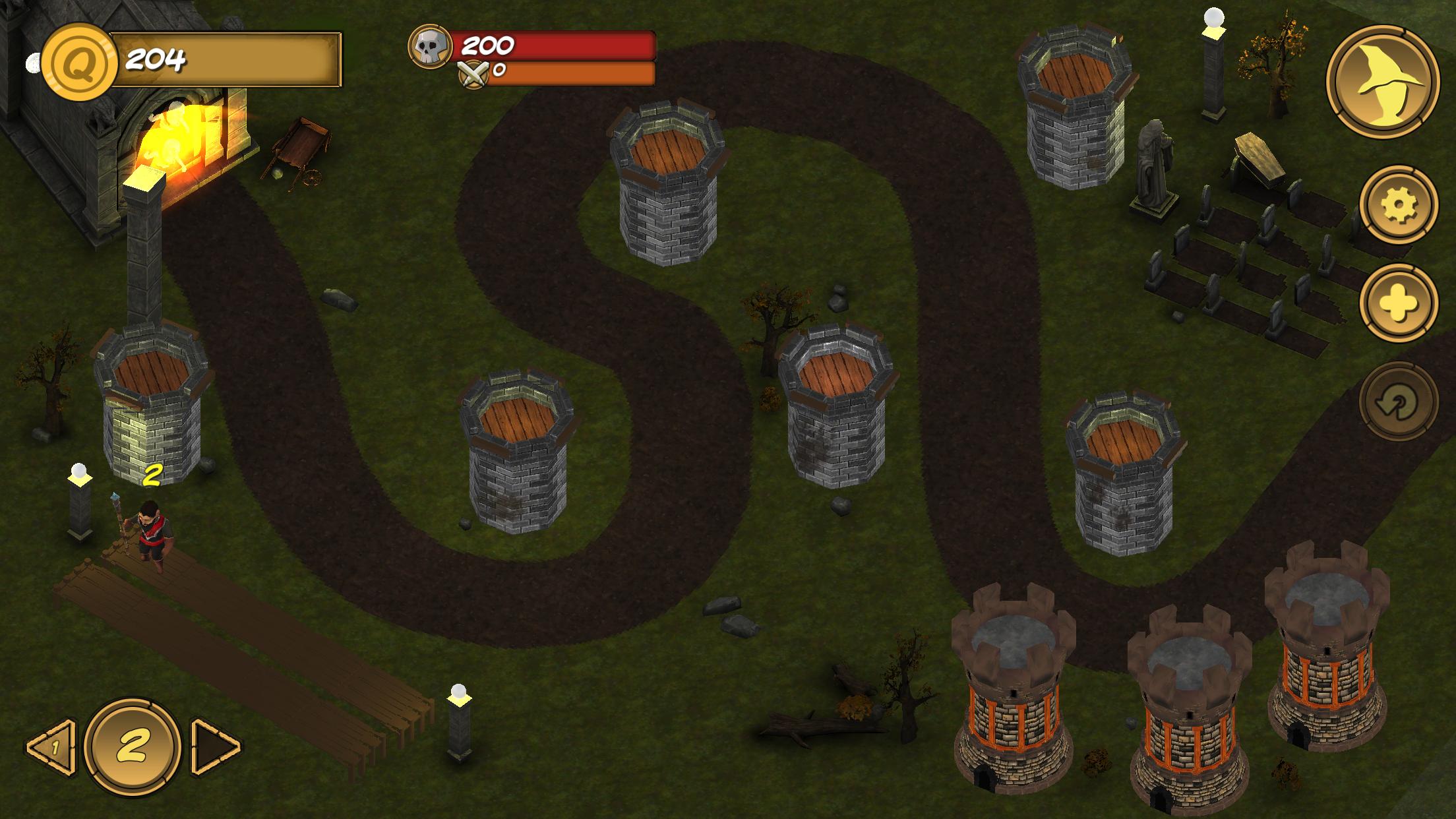This screenshot has height=819, width=1456.
Task: Click the right arrow next-wave button
Action: (216, 747)
